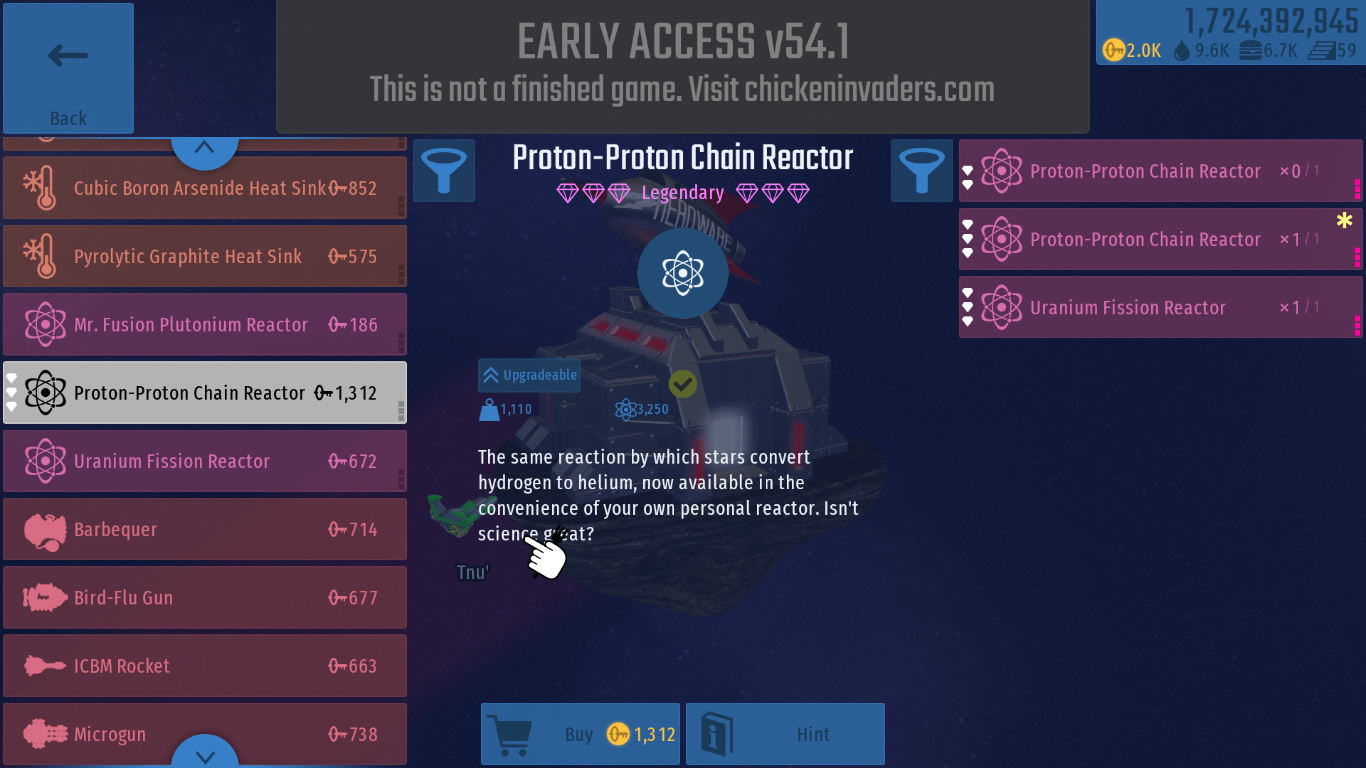Select owned Uranium Fission Reactor ×1
Viewport: 1366px width, 768px height.
[x=1160, y=307]
